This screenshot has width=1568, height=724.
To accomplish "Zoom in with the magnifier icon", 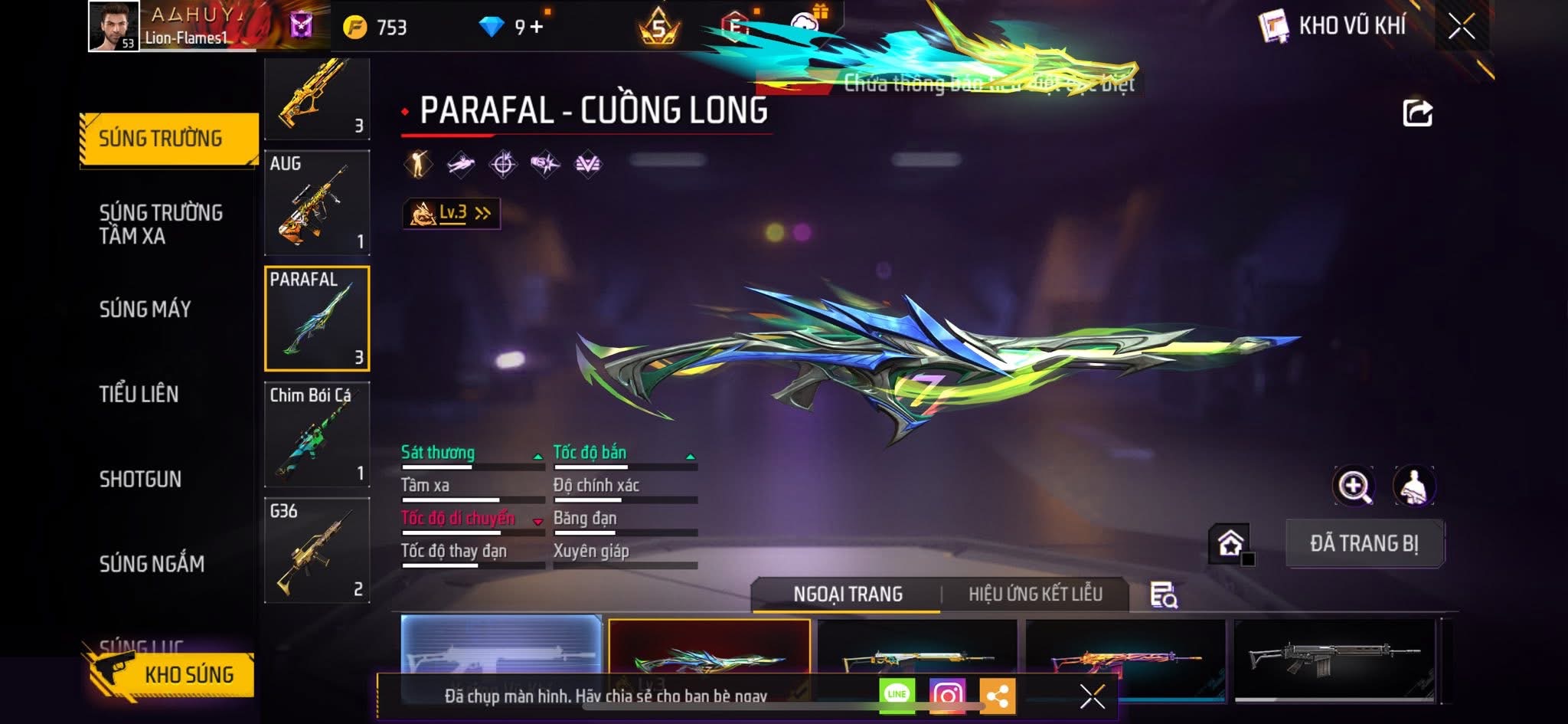I will tap(1354, 486).
